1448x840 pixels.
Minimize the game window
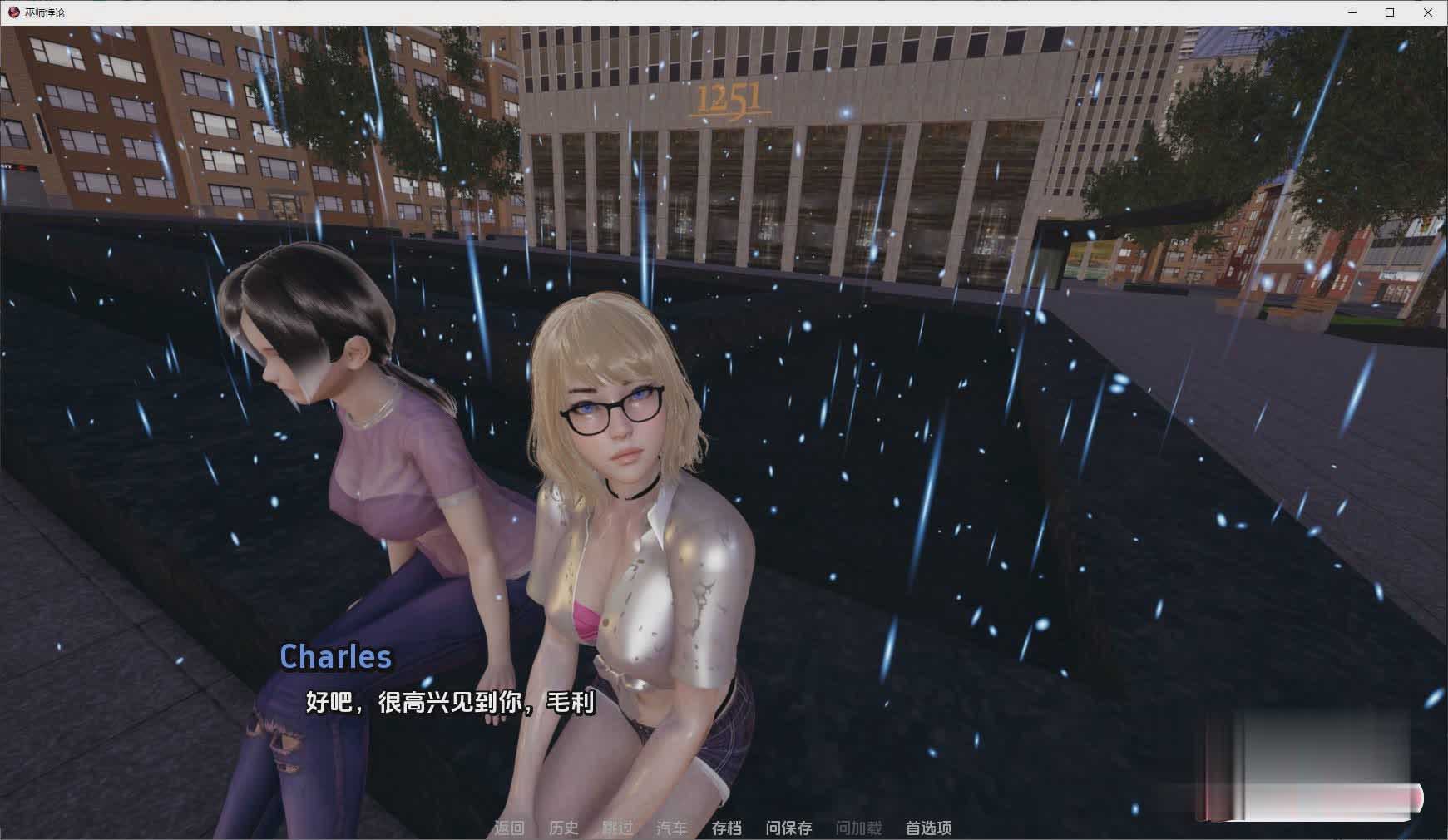click(x=1352, y=12)
